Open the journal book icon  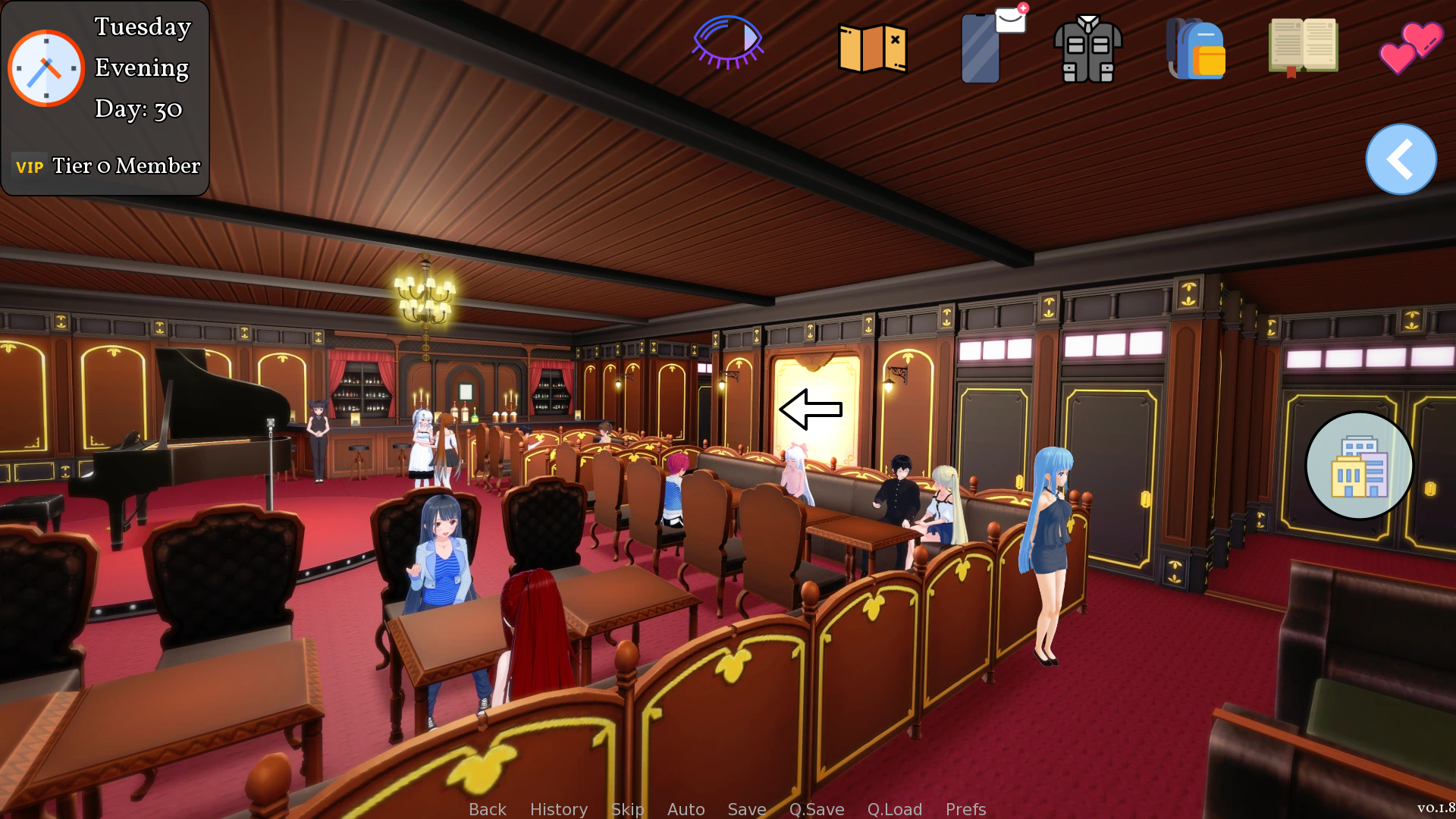1303,45
